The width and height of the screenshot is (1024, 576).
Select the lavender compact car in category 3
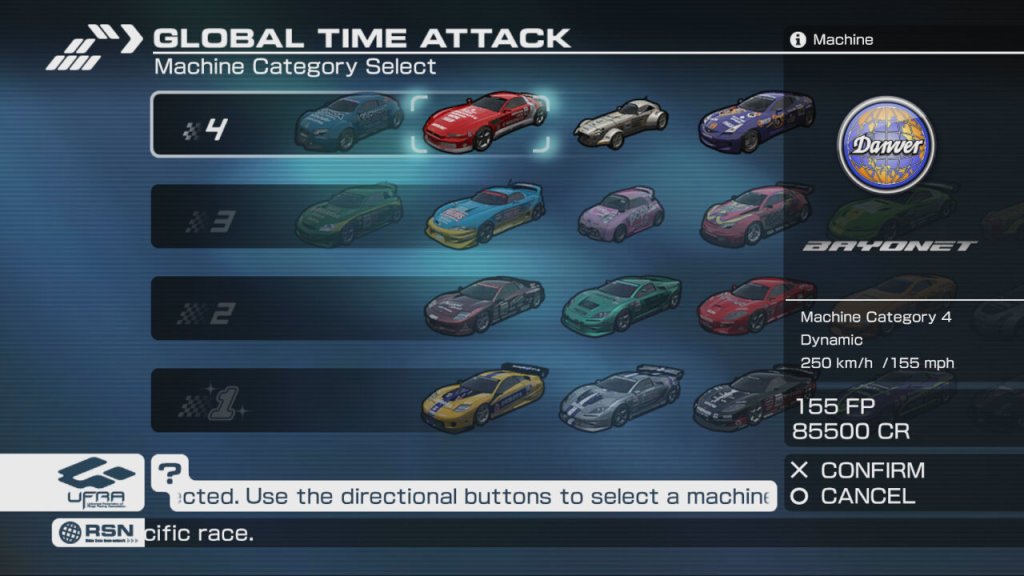click(x=622, y=213)
